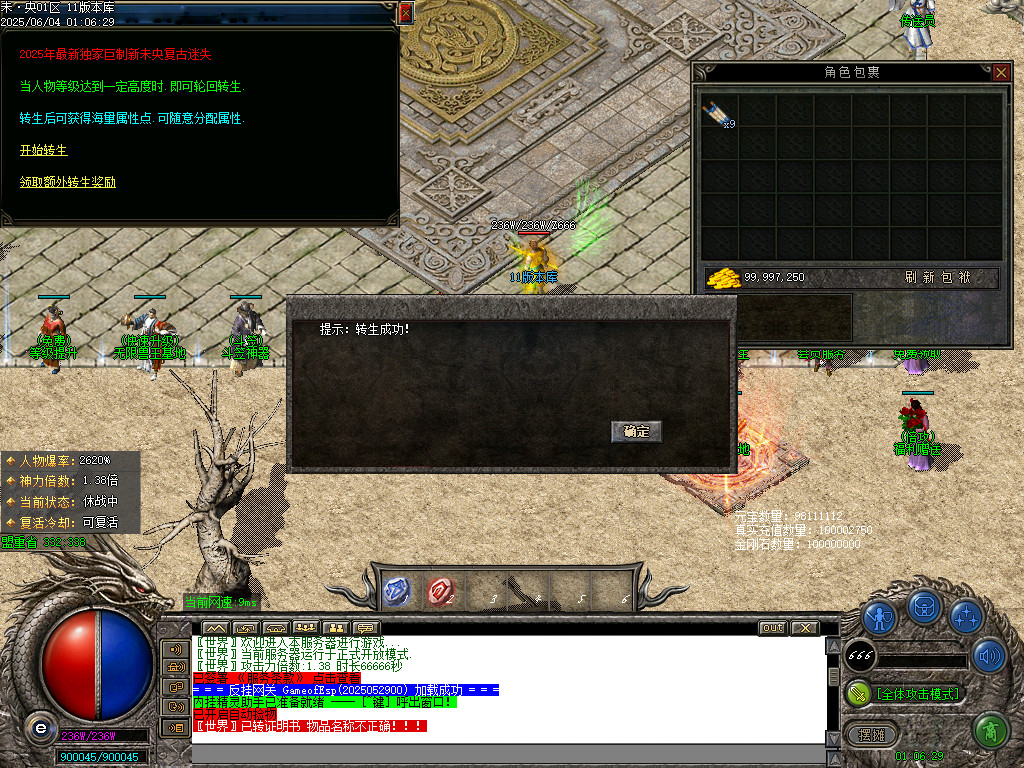Open the shop with the green 商 button
The image size is (1024, 768).
click(x=990, y=731)
